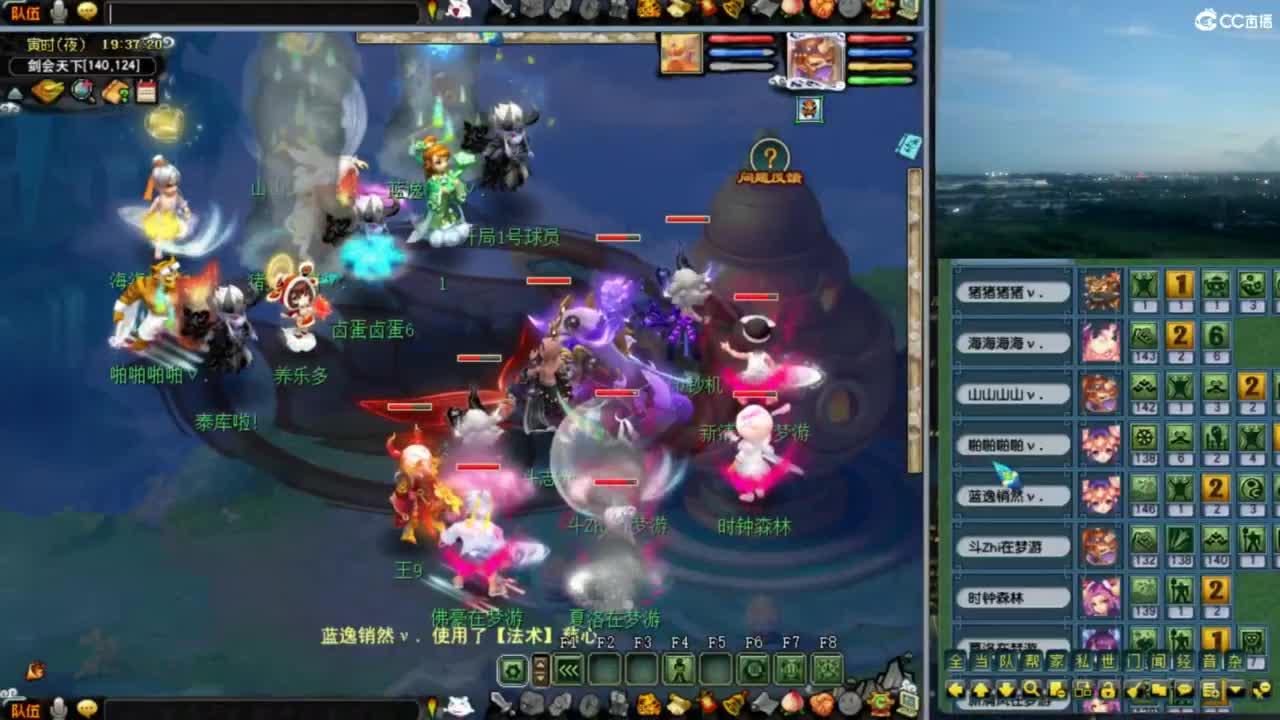Click the sword icon in the bottom item row
The width and height of the screenshot is (1280, 720).
point(500,703)
